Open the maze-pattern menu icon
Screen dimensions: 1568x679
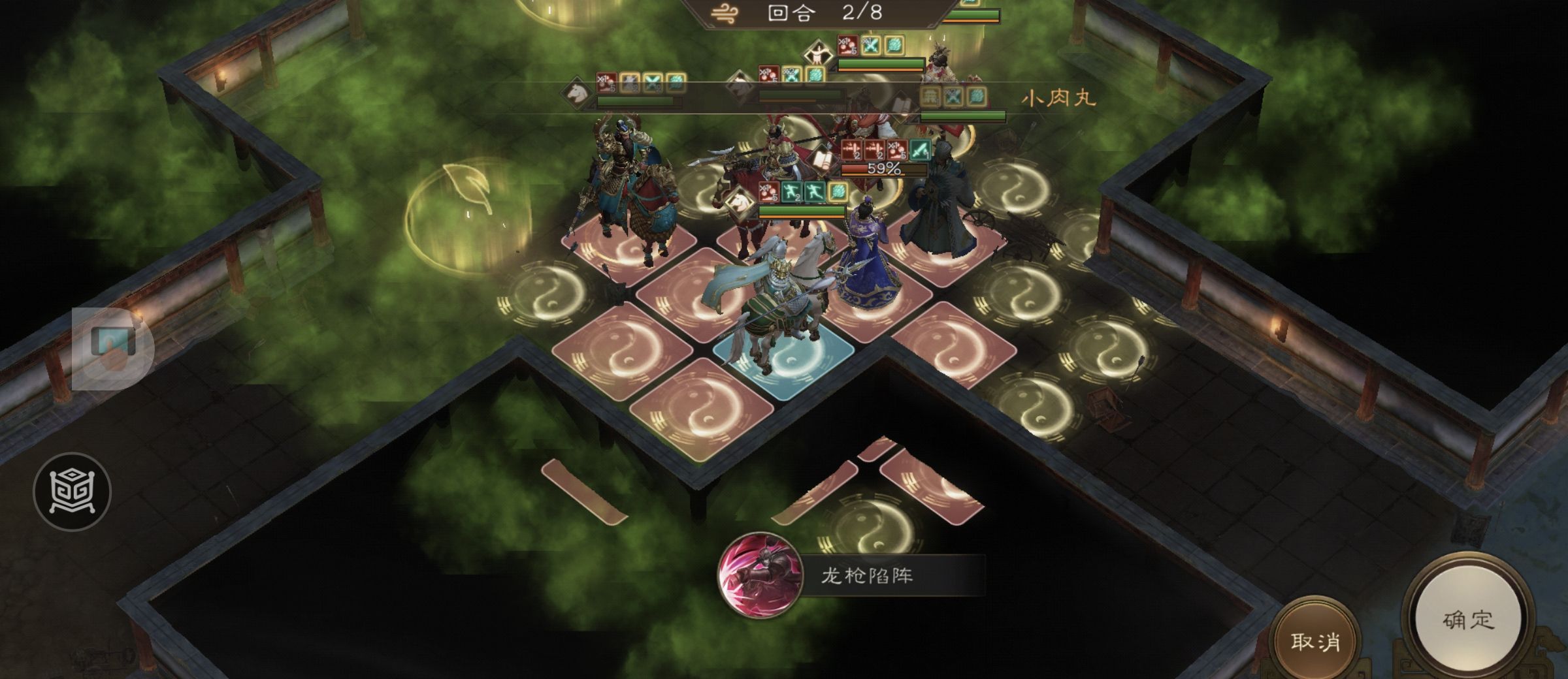[72, 492]
